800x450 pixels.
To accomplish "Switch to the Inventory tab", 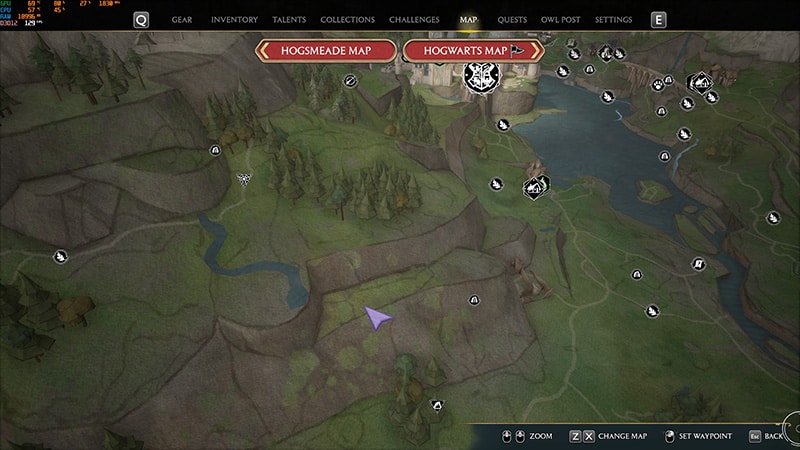I will point(235,20).
